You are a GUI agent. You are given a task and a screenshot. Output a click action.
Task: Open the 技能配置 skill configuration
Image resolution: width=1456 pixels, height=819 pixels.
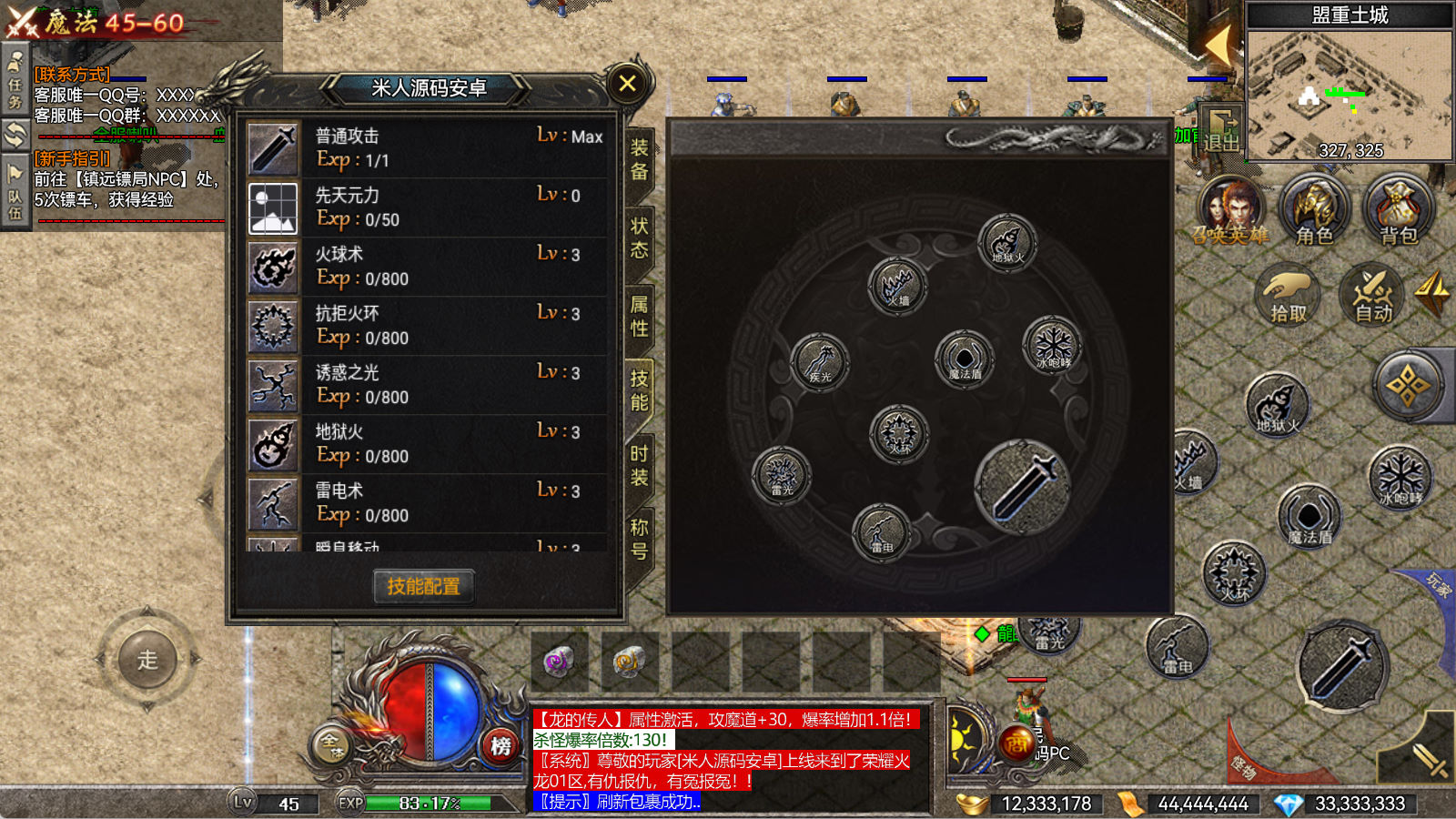423,586
